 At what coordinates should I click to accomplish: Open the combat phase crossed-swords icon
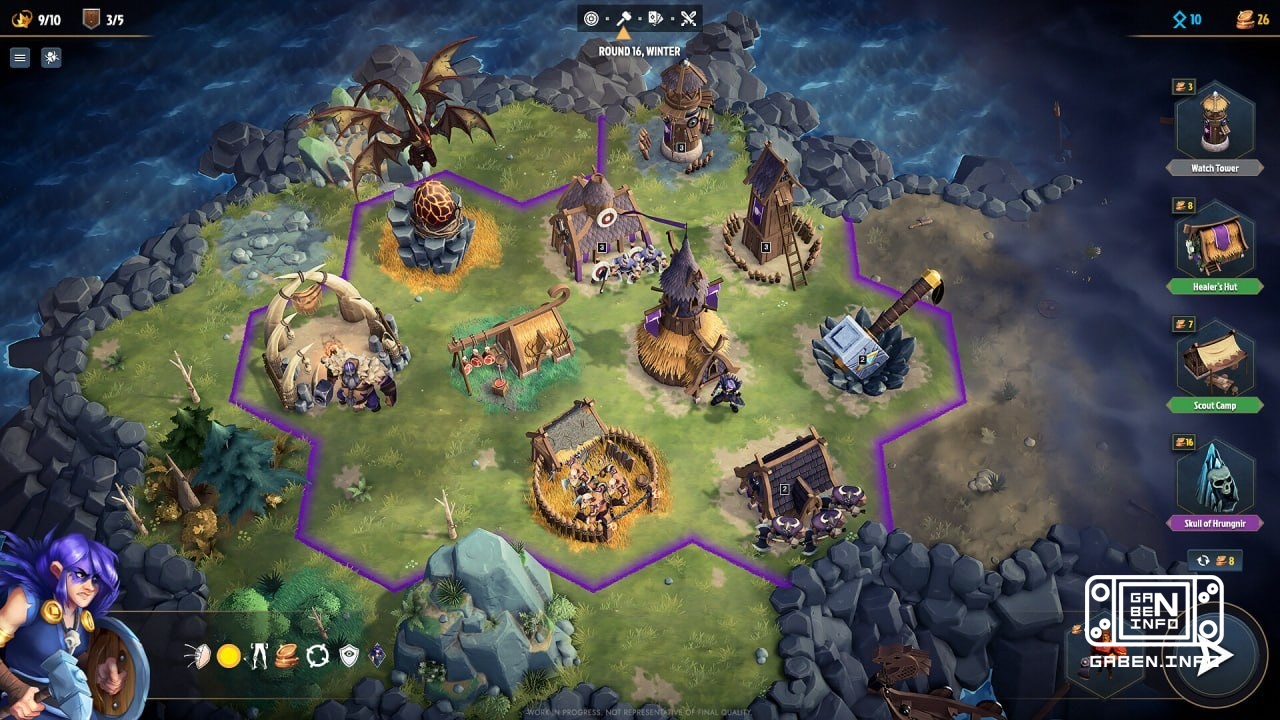[x=689, y=17]
